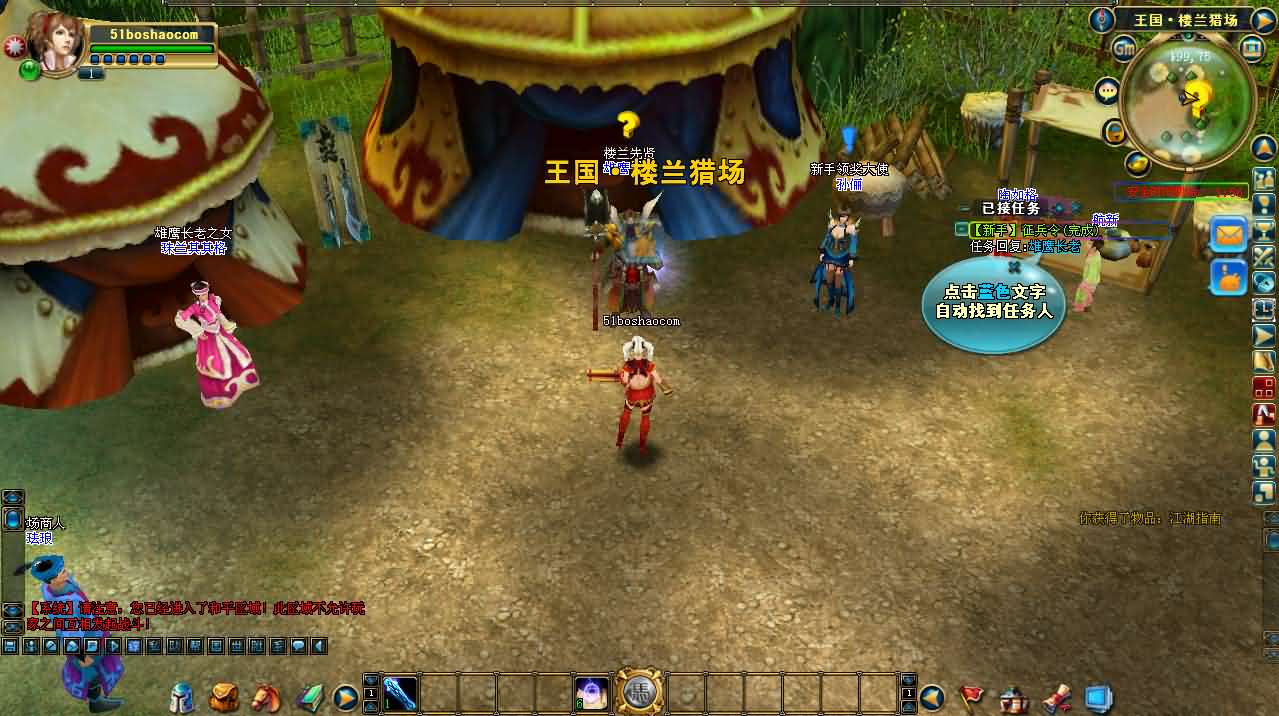Open the shop stall icon

pyautogui.click(x=1014, y=696)
